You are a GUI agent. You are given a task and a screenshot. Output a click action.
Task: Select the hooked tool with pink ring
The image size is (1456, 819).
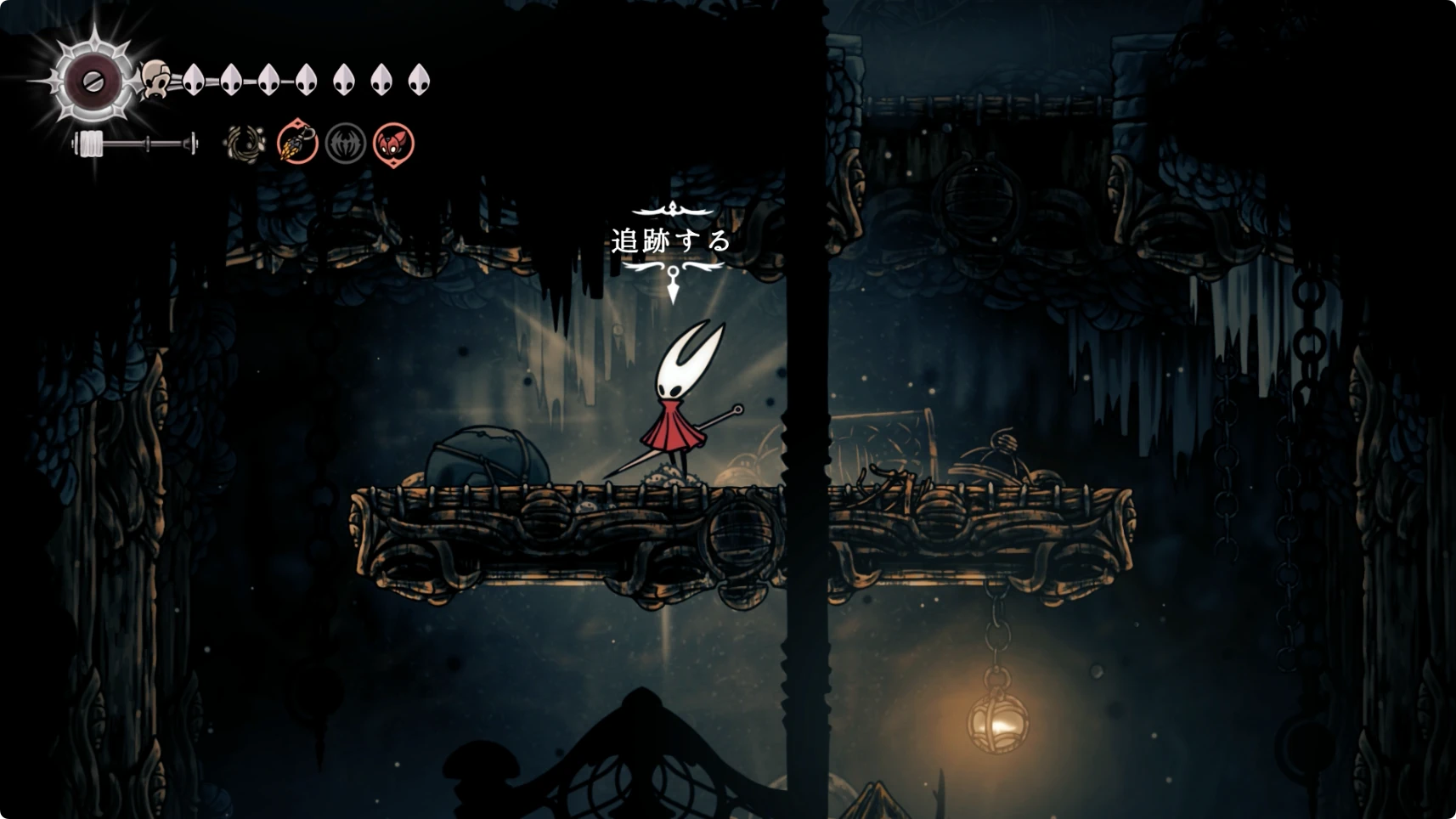tap(297, 143)
